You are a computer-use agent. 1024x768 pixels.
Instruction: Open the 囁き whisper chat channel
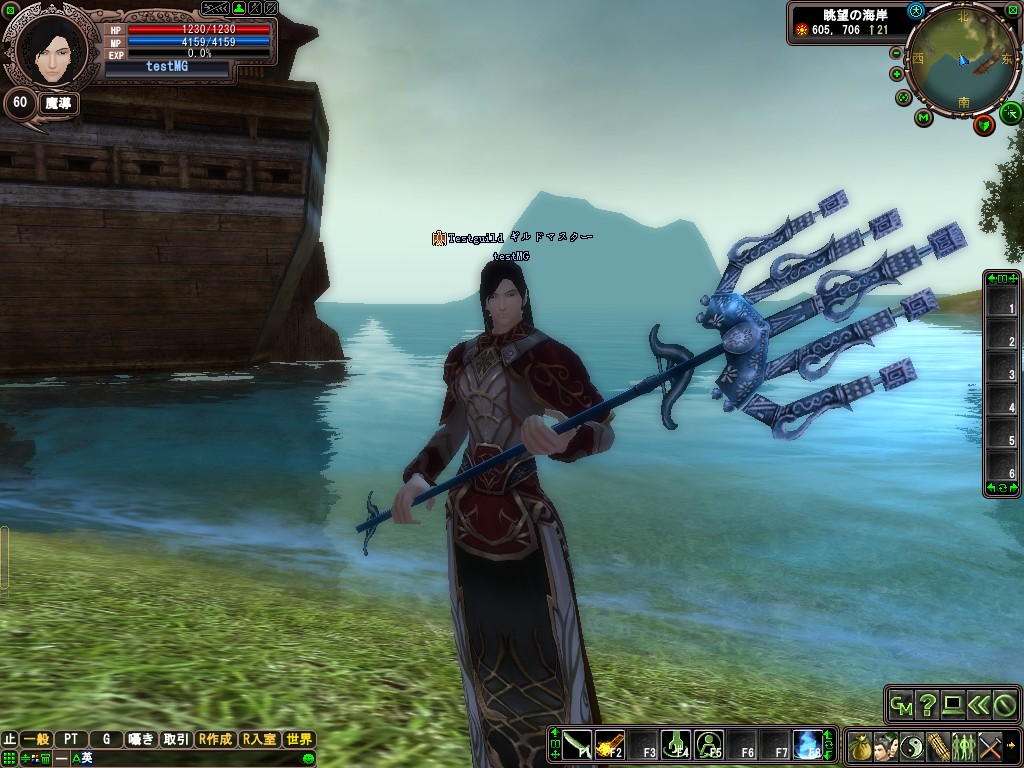pos(141,740)
